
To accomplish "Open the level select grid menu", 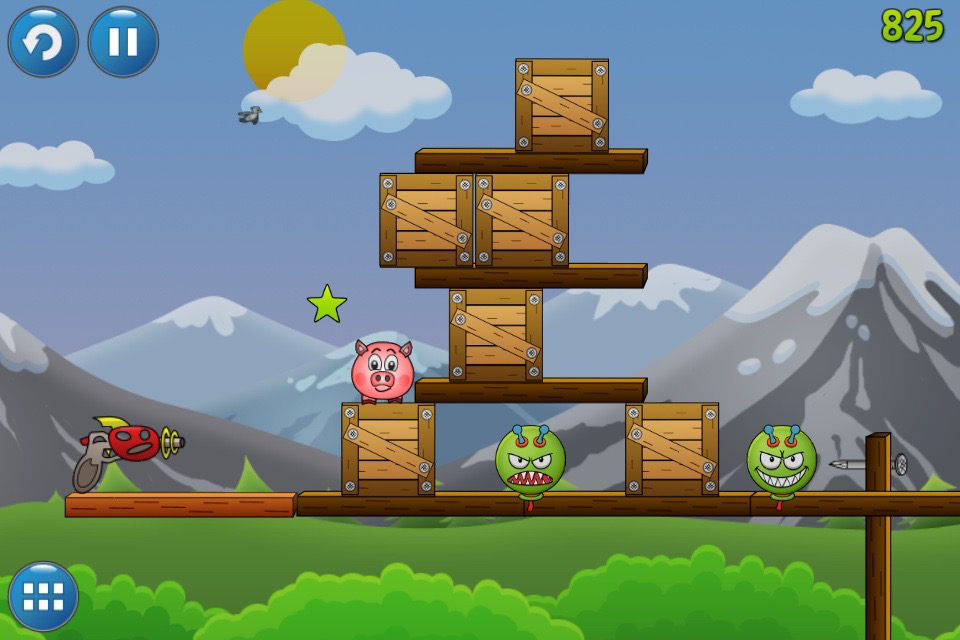I will pyautogui.click(x=43, y=596).
